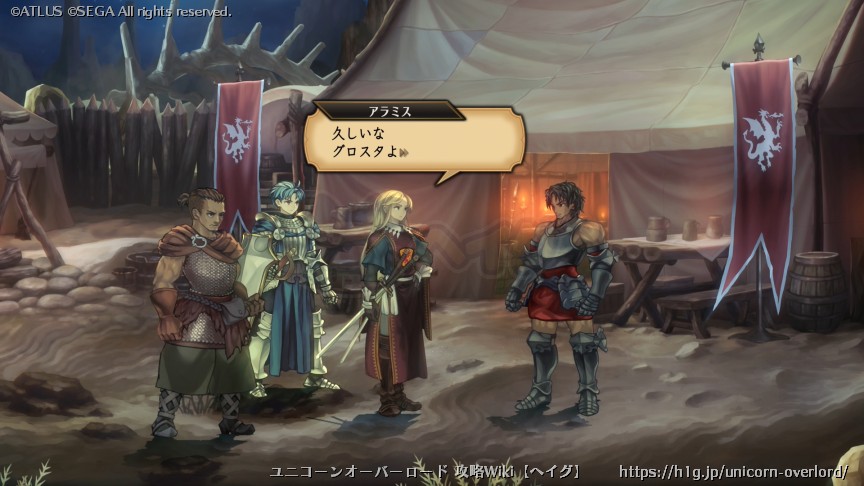Screen dimensions: 864x486
Task: Click the continue arrow after グロスタよ
Action: (405, 153)
